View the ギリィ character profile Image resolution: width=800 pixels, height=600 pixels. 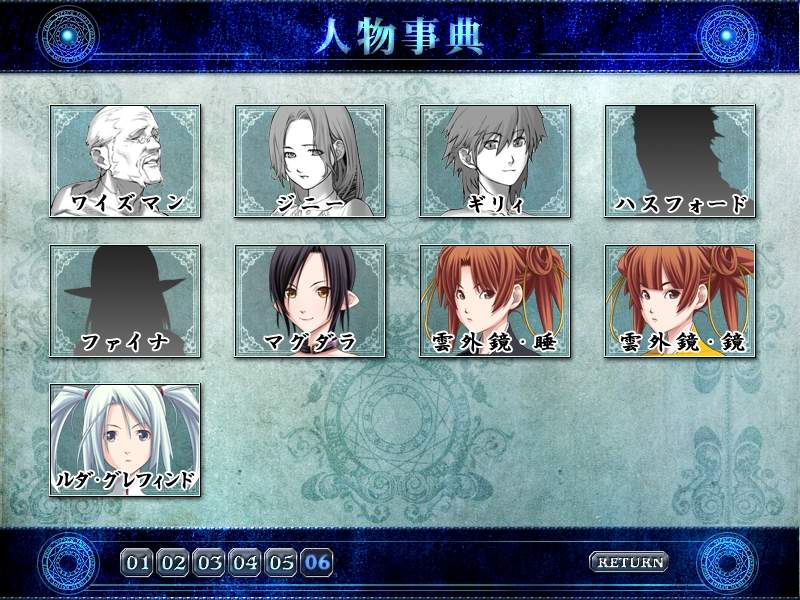click(495, 161)
